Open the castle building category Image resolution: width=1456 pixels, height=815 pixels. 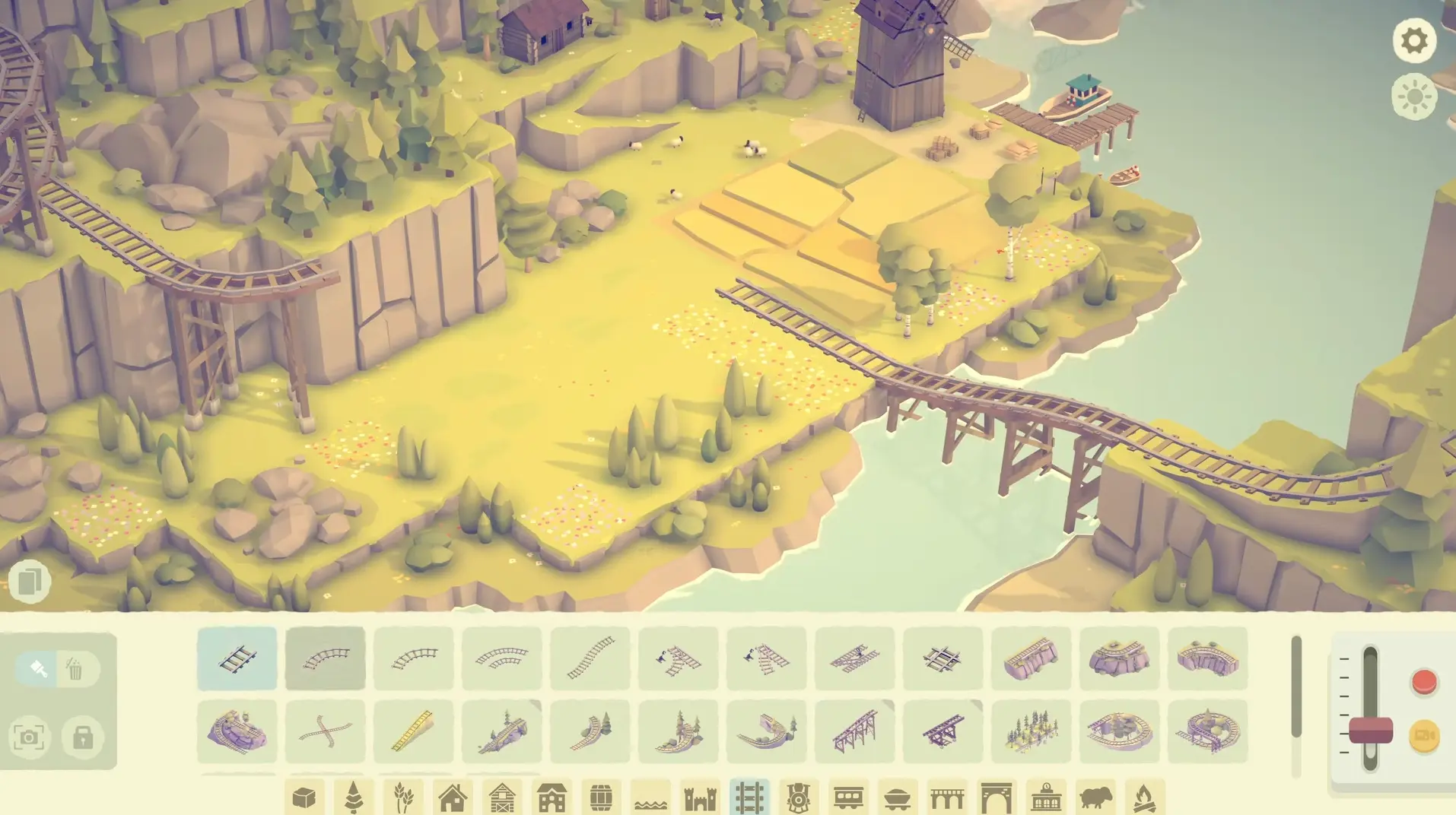[x=701, y=798]
